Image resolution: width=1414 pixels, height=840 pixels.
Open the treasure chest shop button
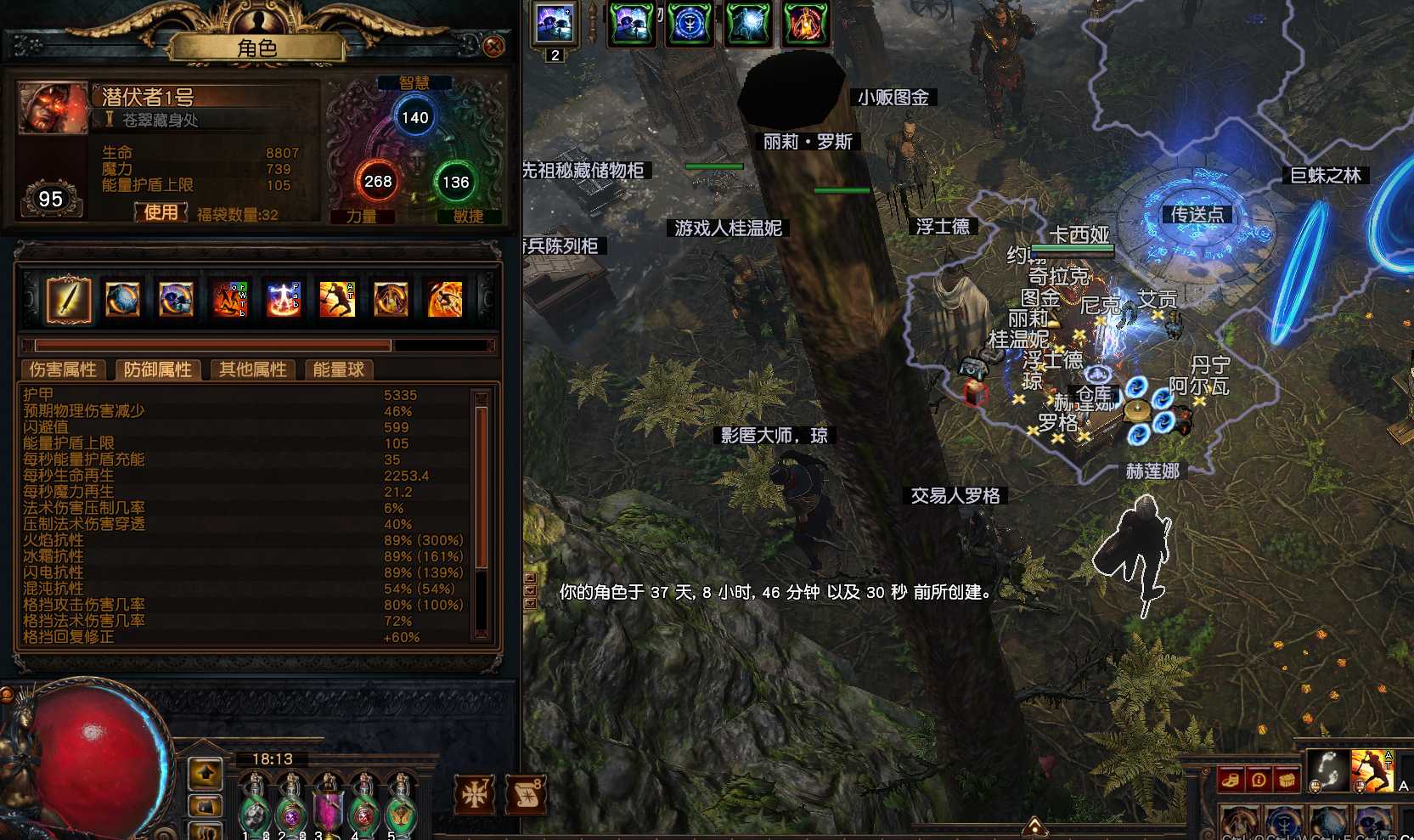[x=1287, y=780]
